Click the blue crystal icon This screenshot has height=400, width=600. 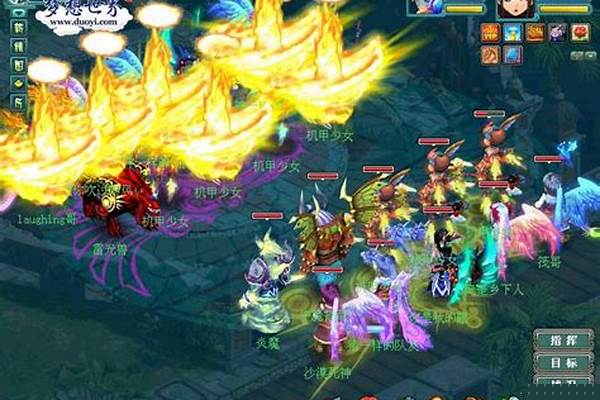coord(512,53)
